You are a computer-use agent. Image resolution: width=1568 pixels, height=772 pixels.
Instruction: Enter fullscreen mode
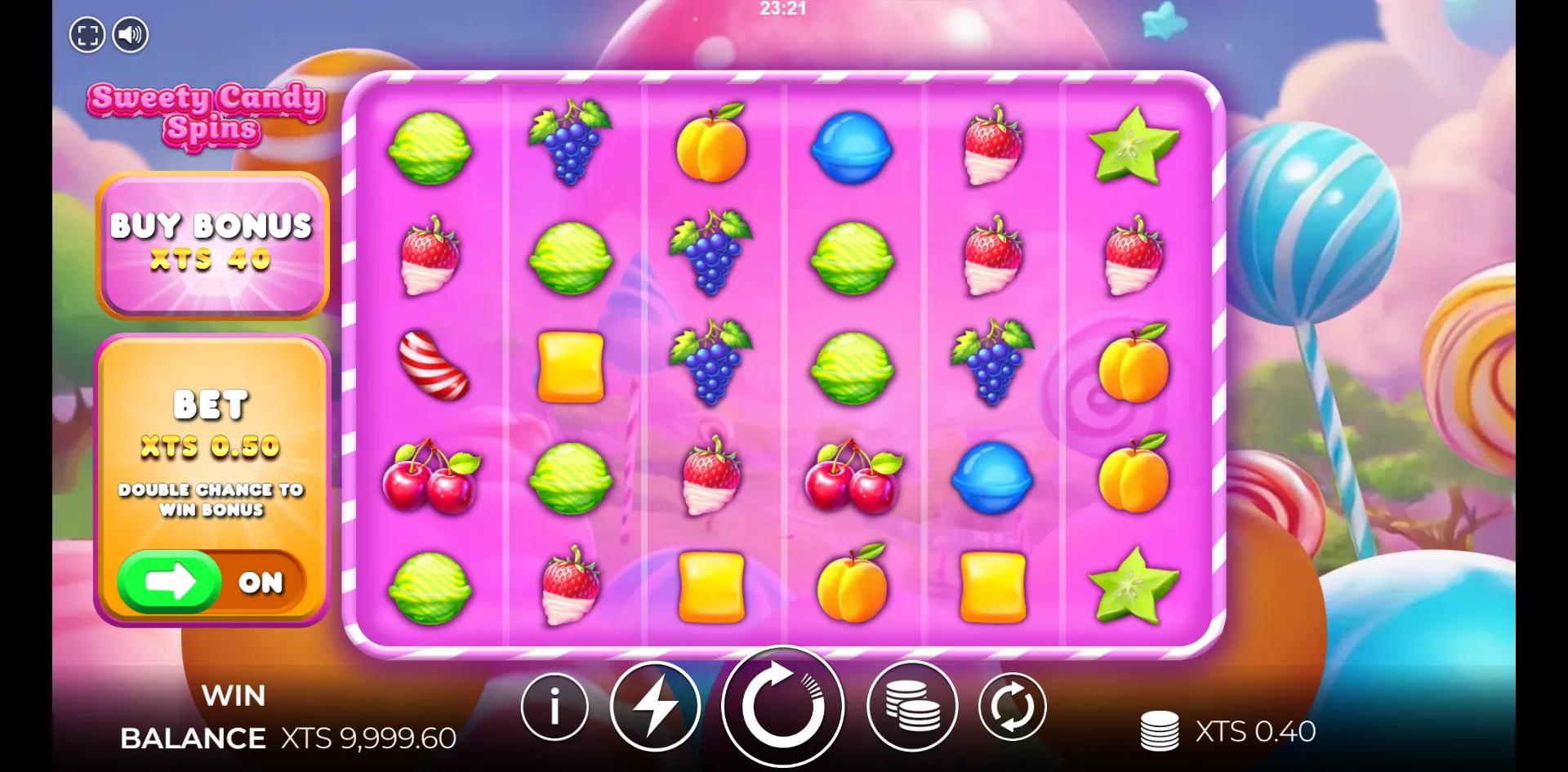[88, 33]
